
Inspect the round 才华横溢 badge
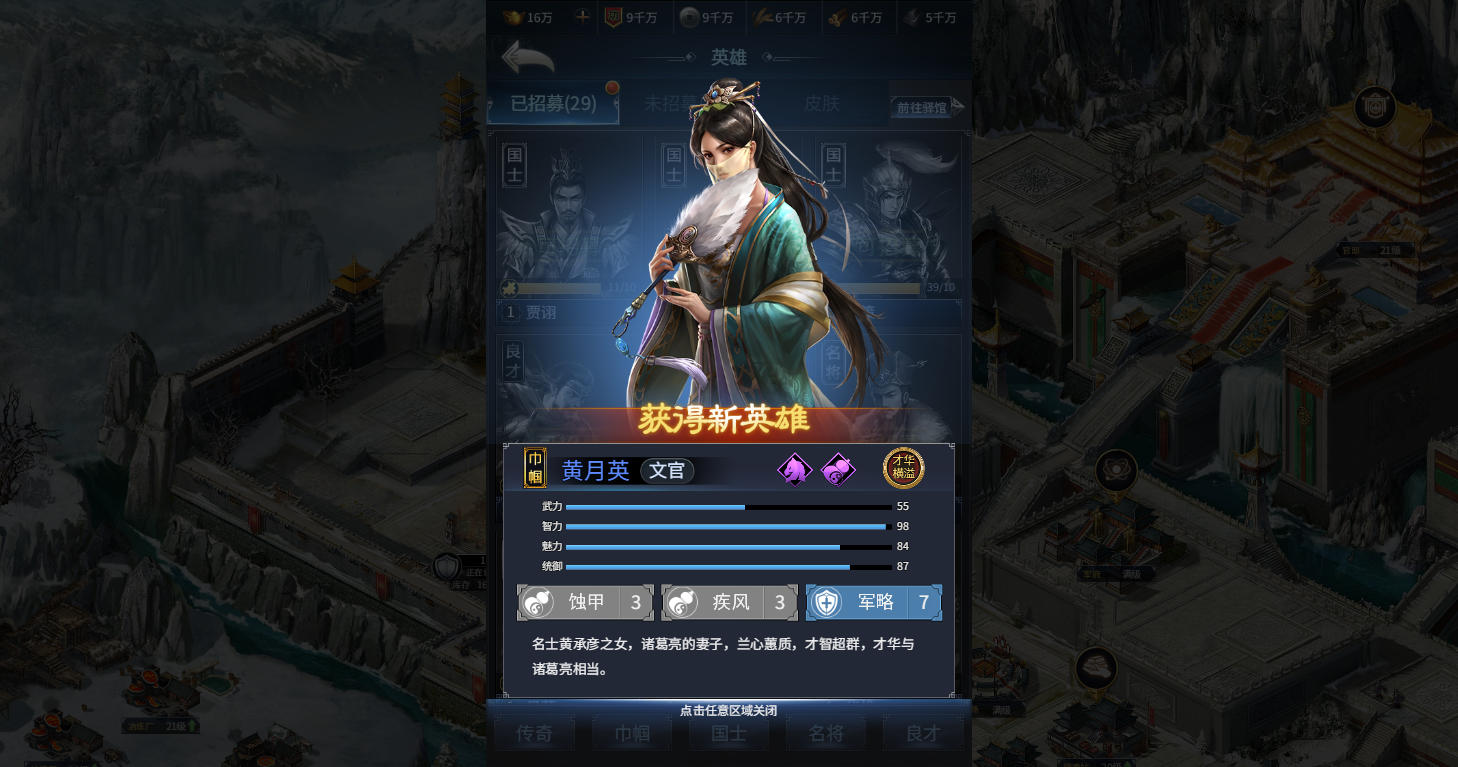coord(903,468)
